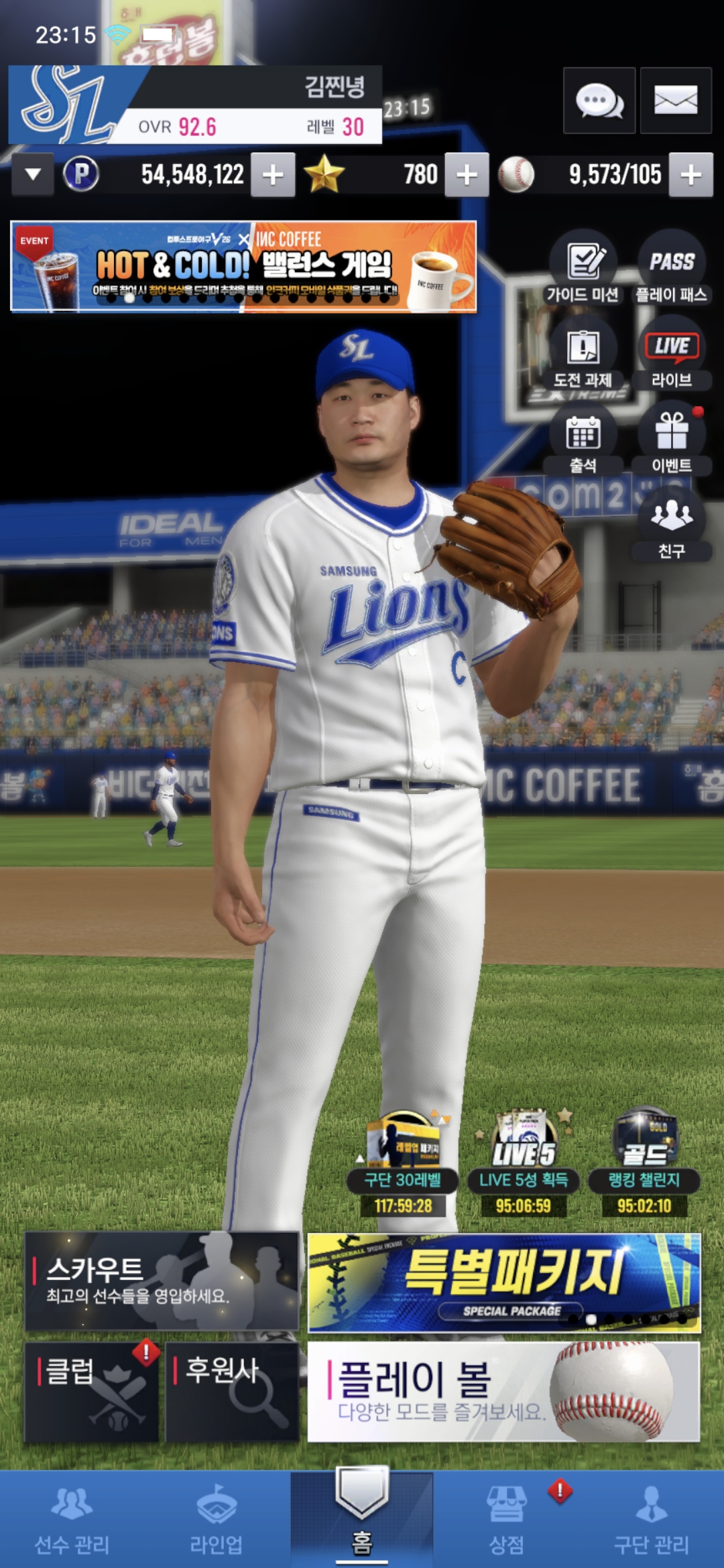Open the HOT & COLD event banner

coord(243,267)
